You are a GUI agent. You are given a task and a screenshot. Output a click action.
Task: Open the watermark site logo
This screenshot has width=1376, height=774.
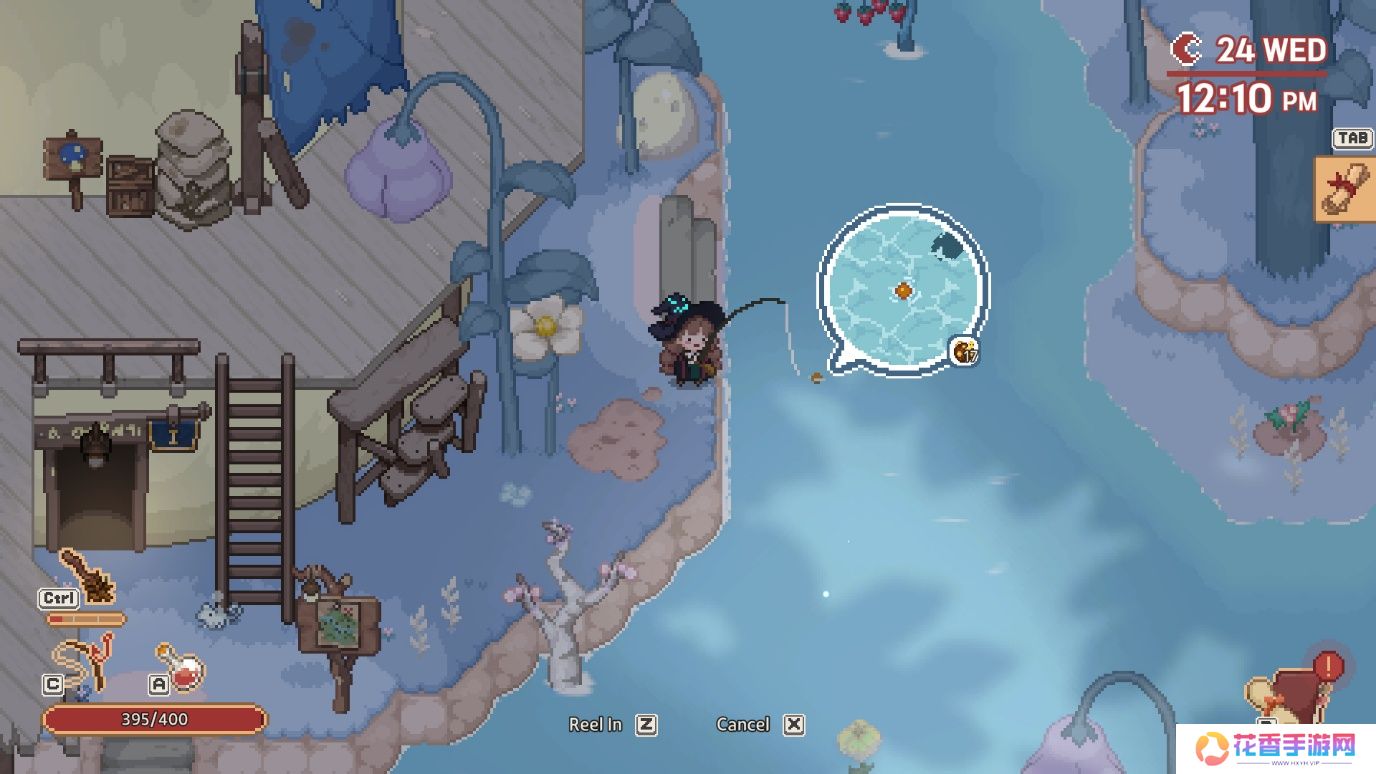click(1278, 747)
